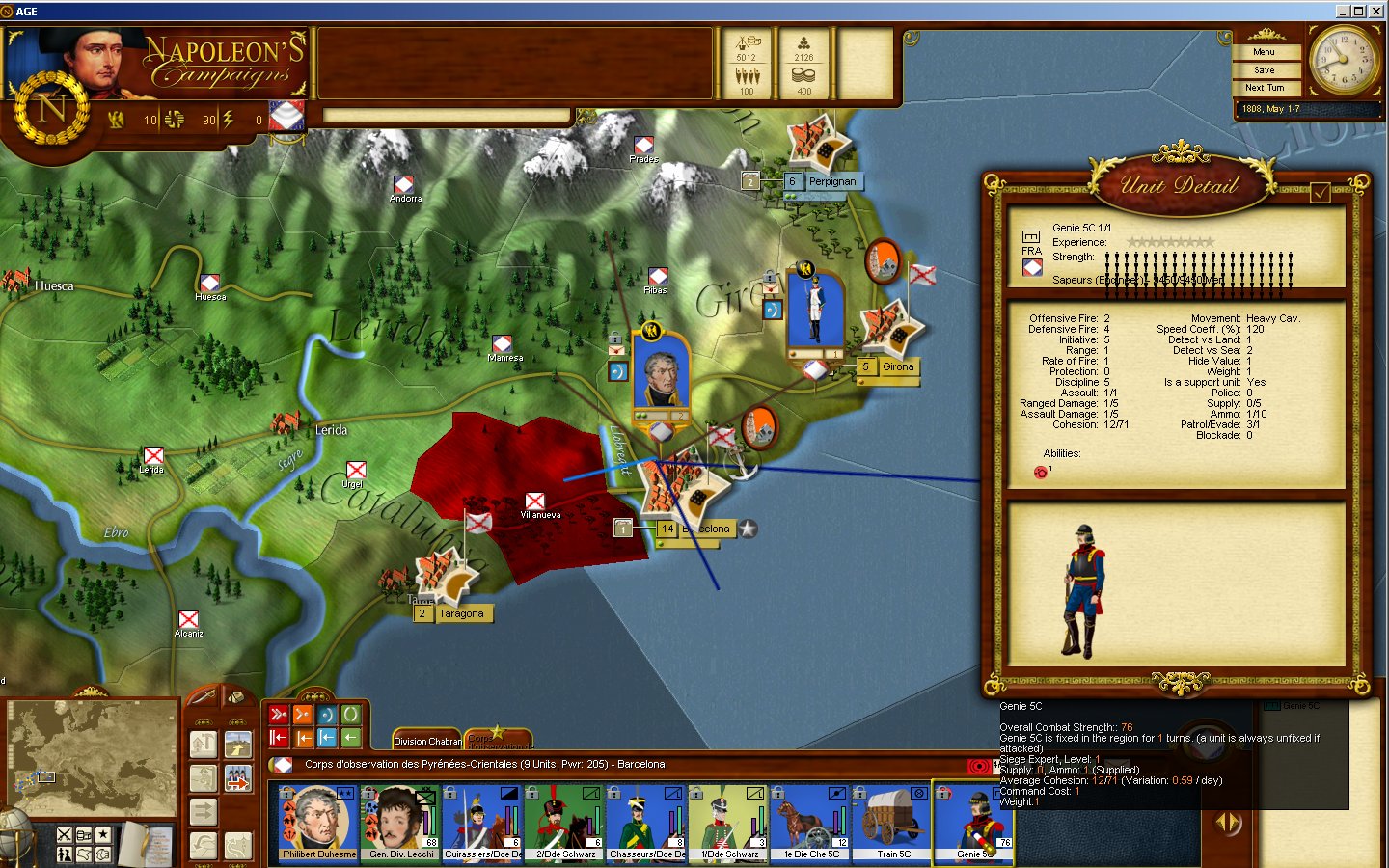Viewport: 1389px width, 868px height.
Task: Click the Save button
Action: (x=1265, y=70)
